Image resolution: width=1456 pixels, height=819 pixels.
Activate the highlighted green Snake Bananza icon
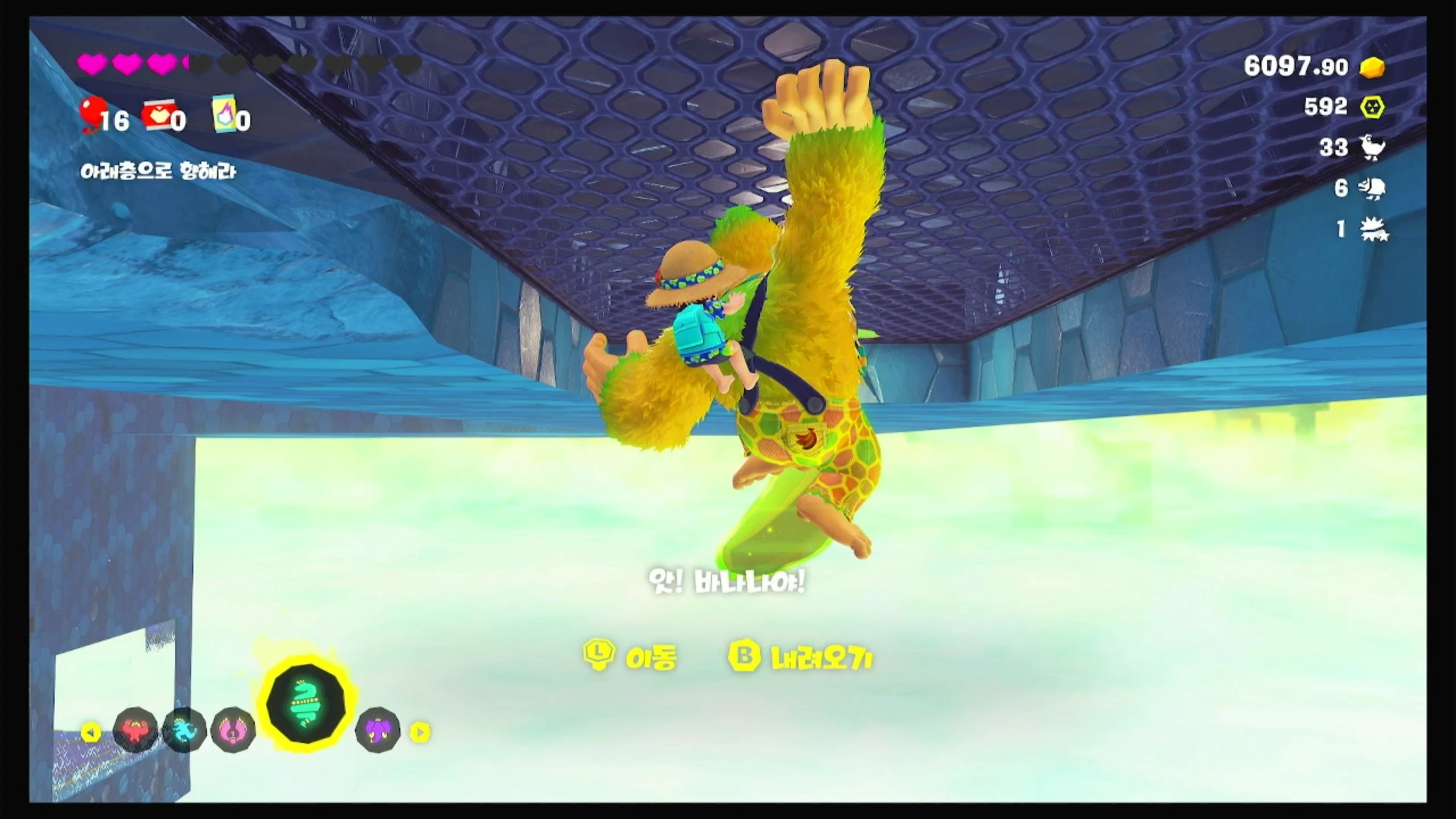[307, 705]
